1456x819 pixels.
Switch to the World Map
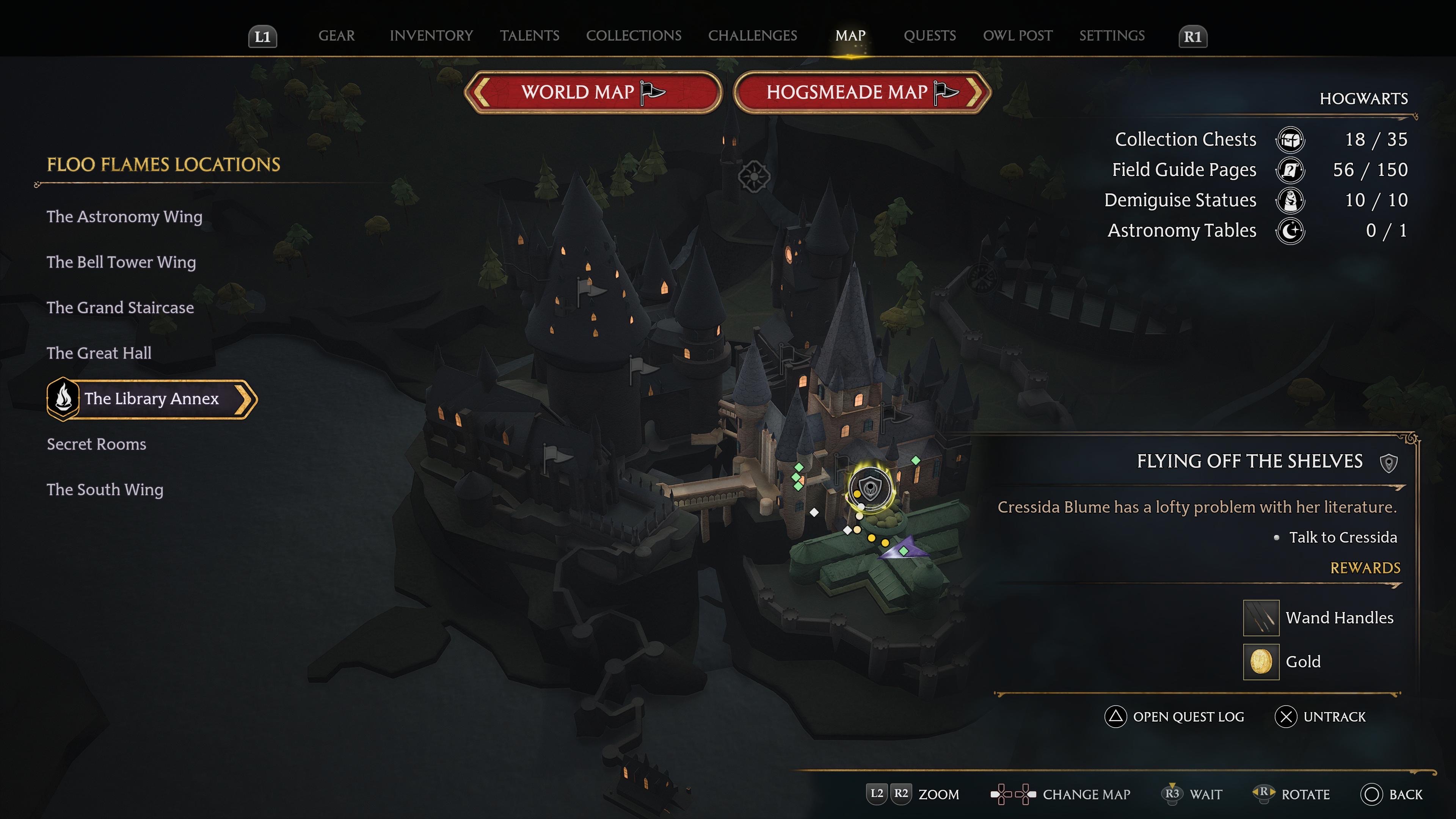click(x=593, y=92)
